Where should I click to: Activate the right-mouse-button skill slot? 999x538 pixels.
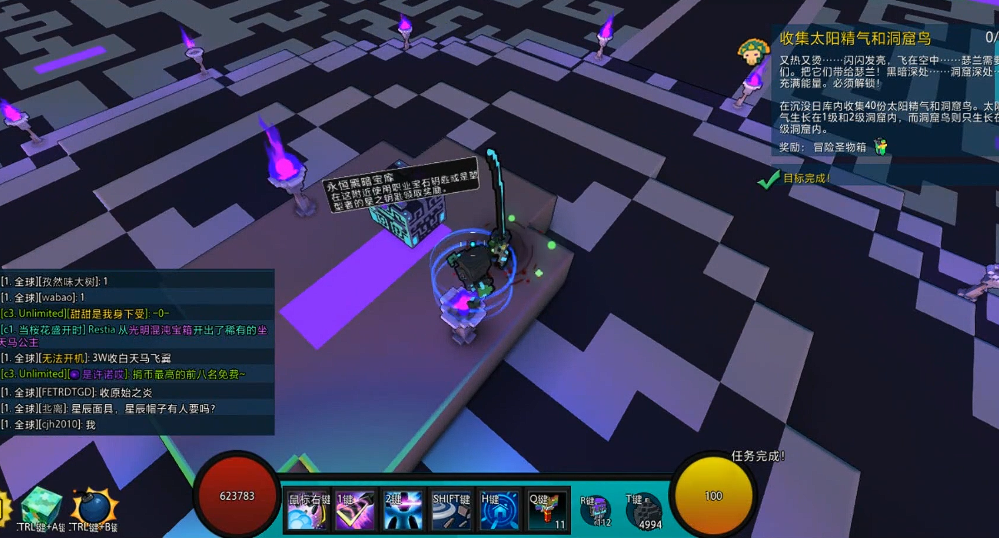click(x=308, y=510)
